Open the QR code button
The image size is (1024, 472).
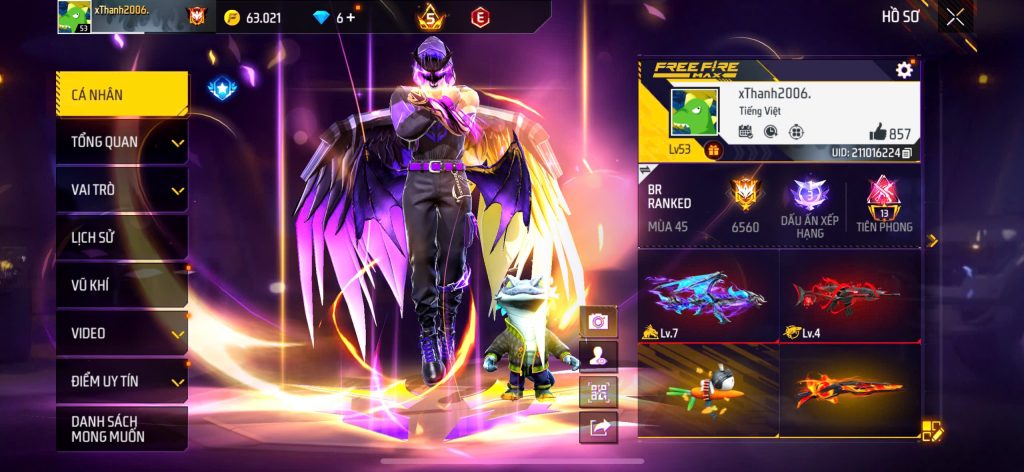[x=598, y=391]
